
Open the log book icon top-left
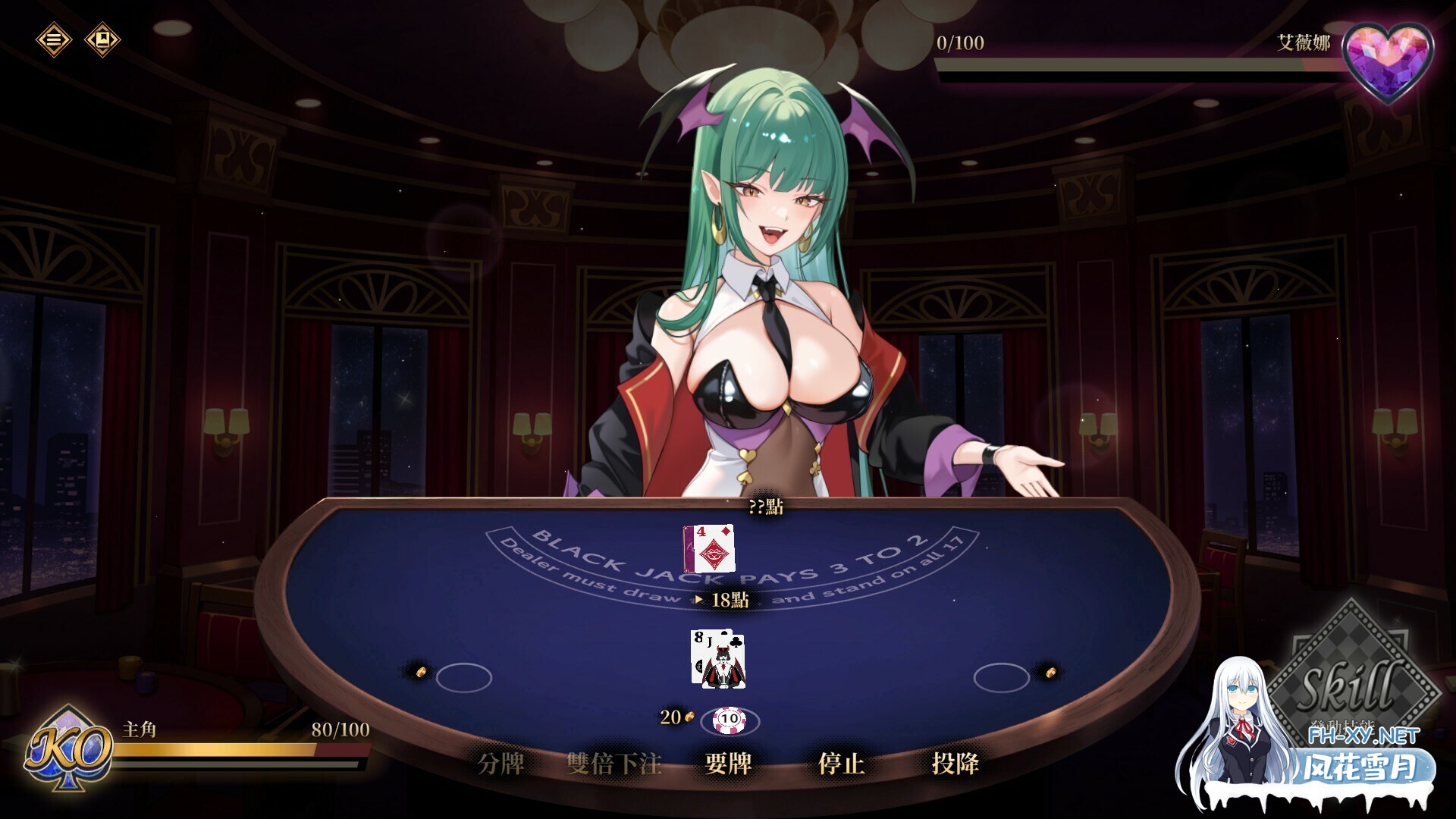click(x=101, y=41)
